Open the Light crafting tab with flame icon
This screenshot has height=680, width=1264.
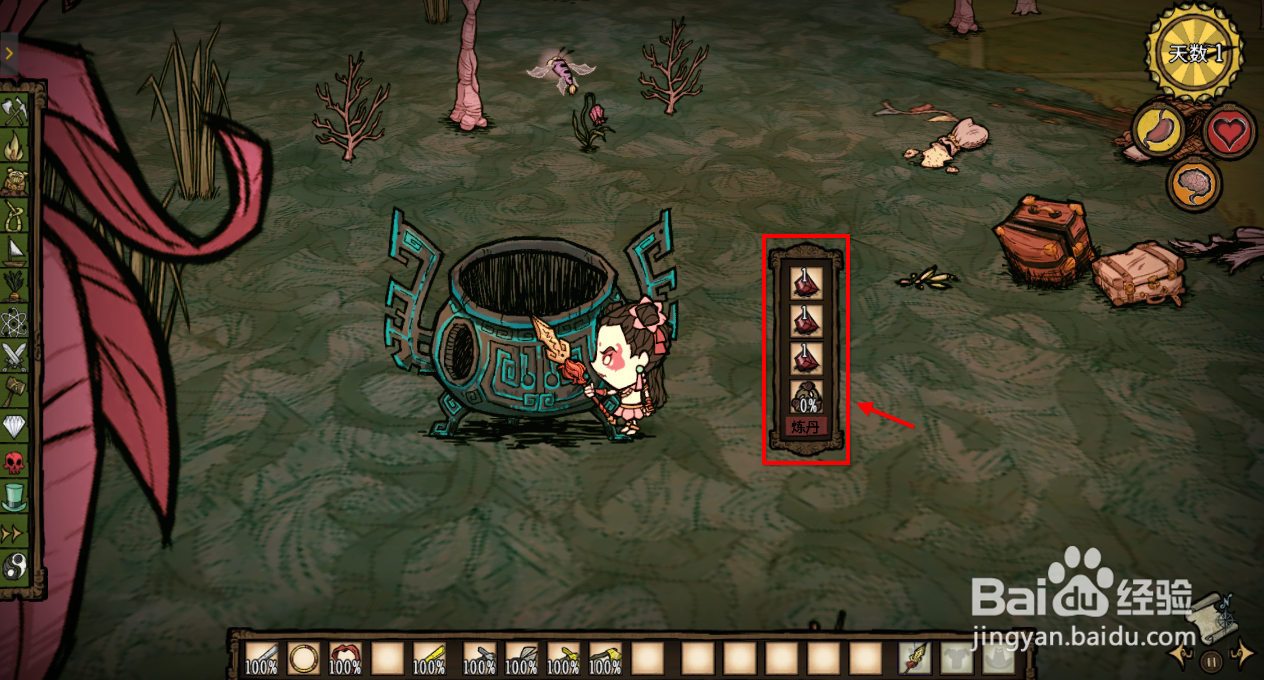tap(15, 146)
